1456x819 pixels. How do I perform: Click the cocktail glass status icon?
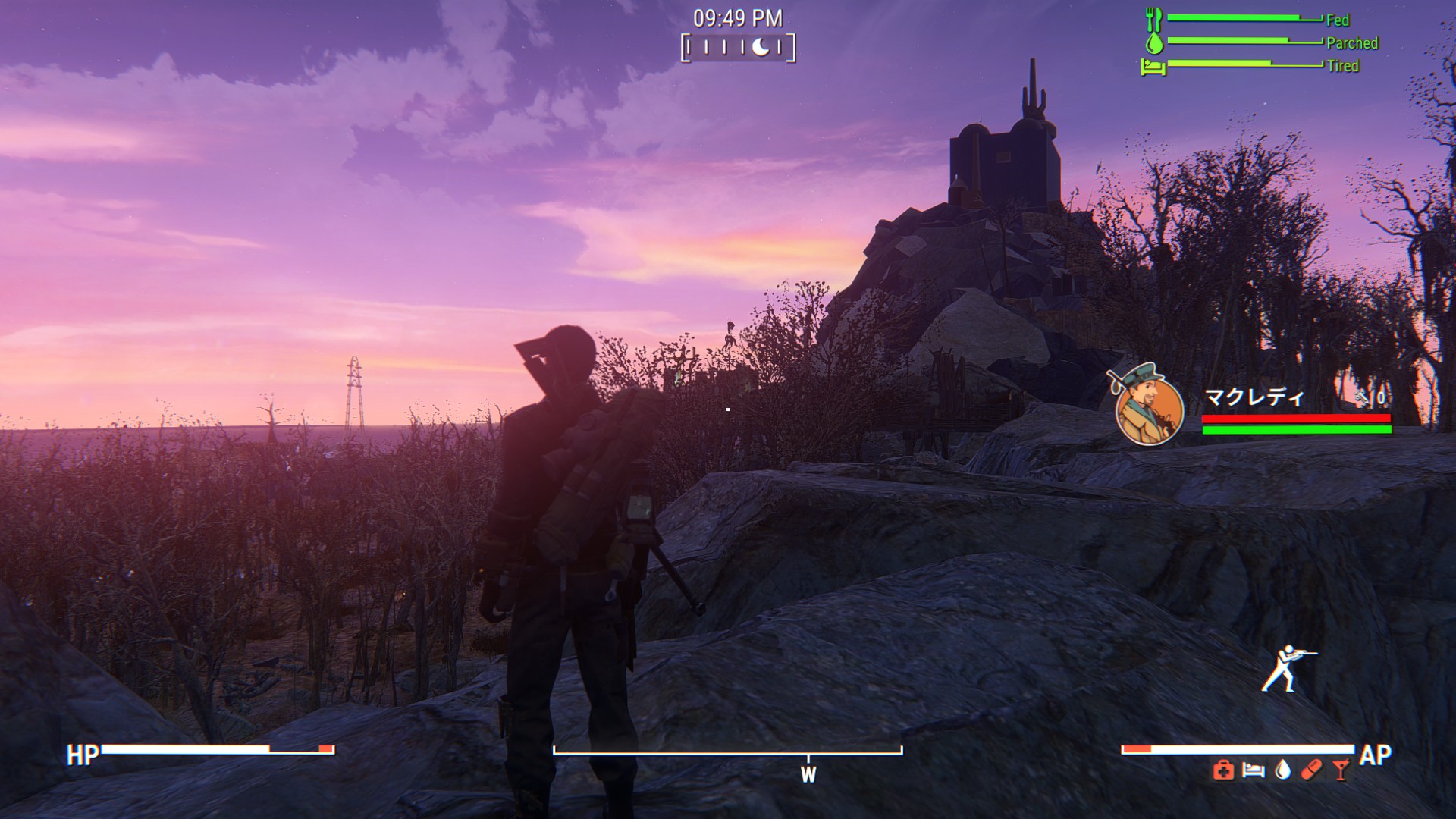tap(1341, 770)
